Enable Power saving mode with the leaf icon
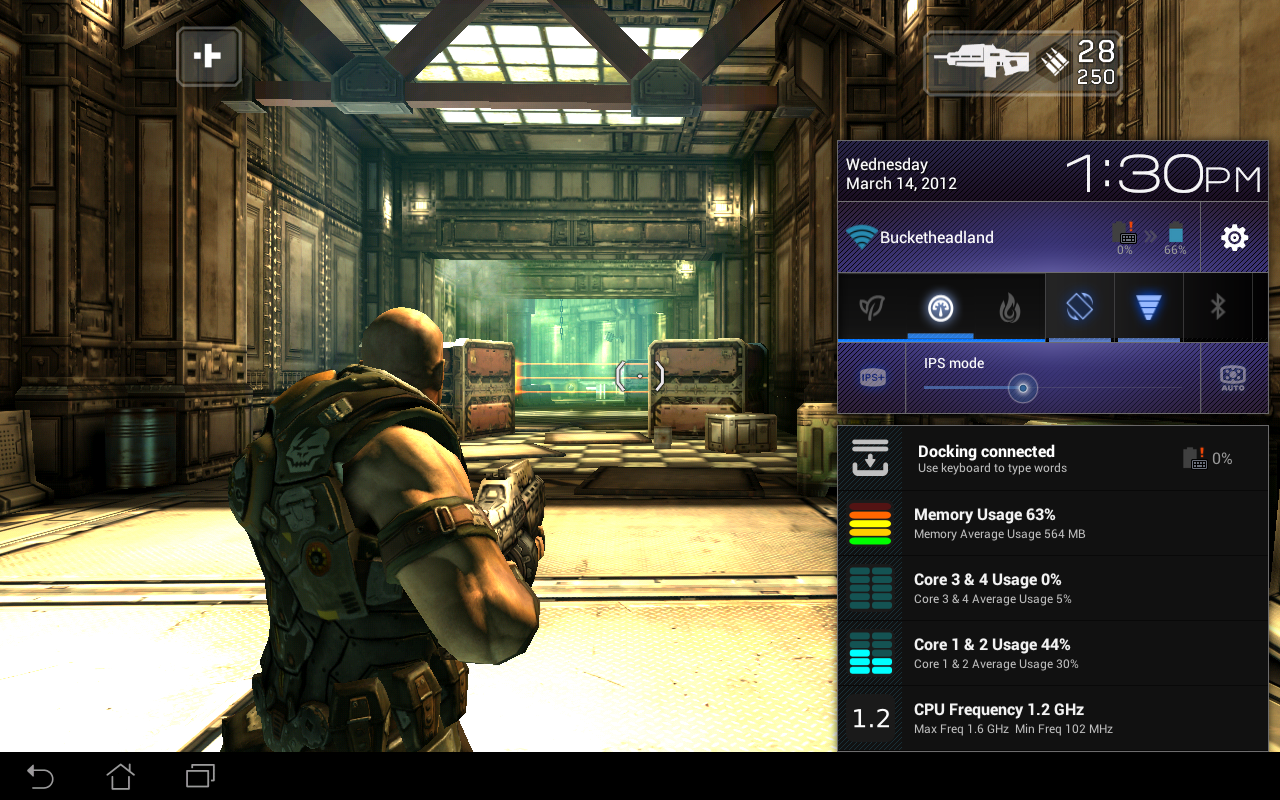The image size is (1280, 800). pos(871,307)
